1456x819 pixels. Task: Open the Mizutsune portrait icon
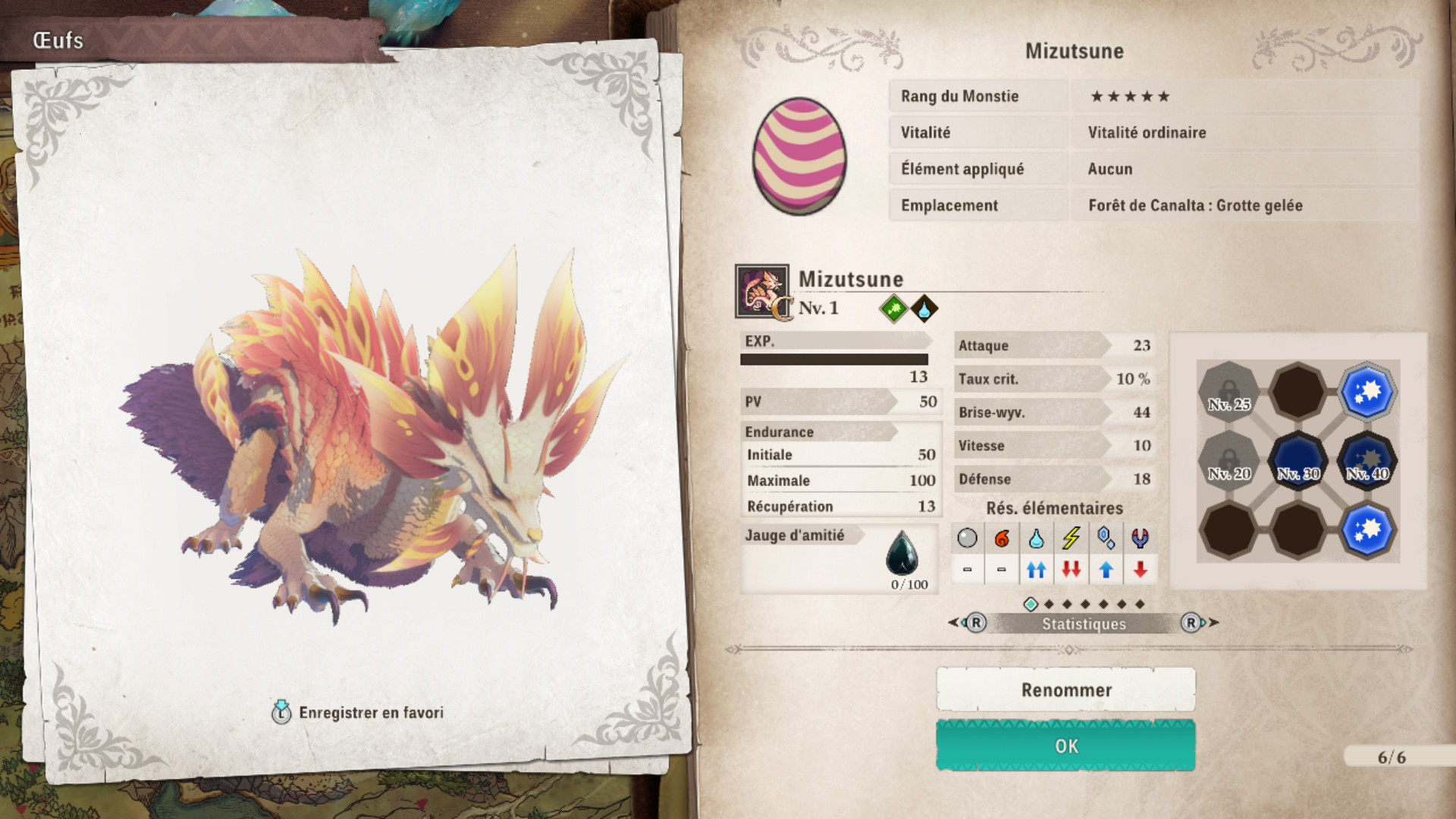761,290
